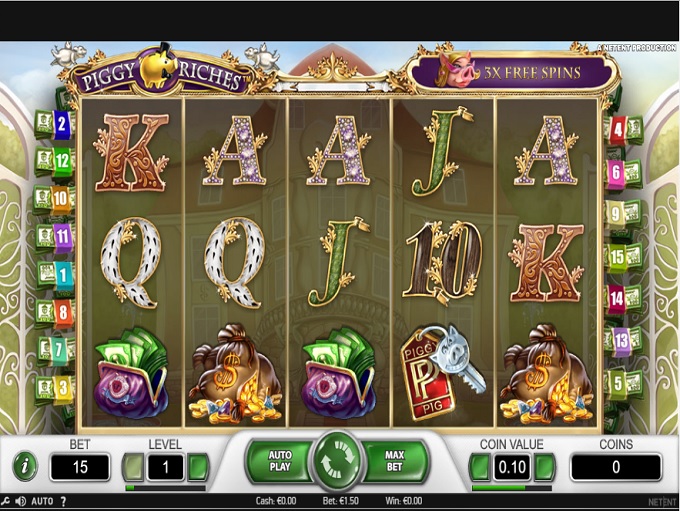Spin the reels with the round green button
This screenshot has height=511, width=680.
pos(340,461)
